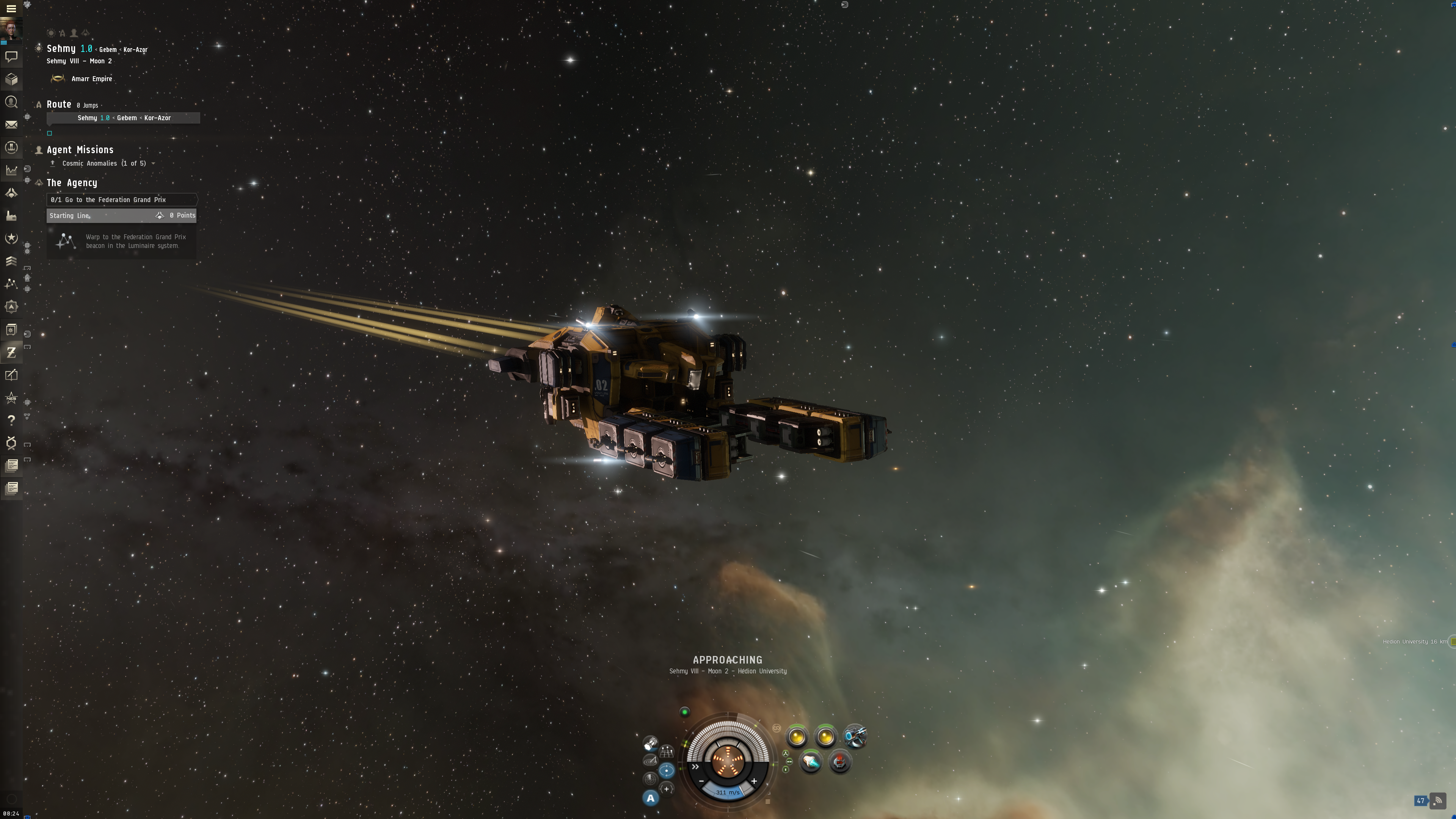Activate the red-lit armor module
This screenshot has width=1456, height=819.
tap(840, 763)
